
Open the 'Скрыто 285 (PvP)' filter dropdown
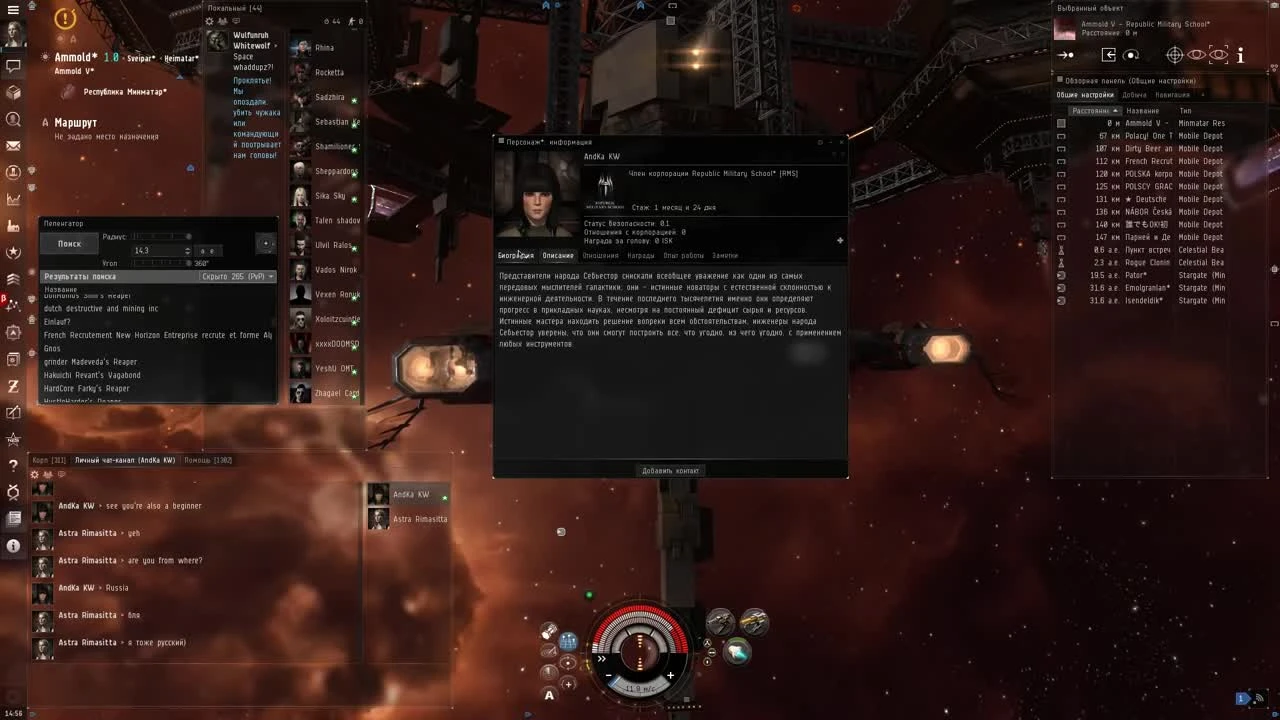tap(235, 276)
